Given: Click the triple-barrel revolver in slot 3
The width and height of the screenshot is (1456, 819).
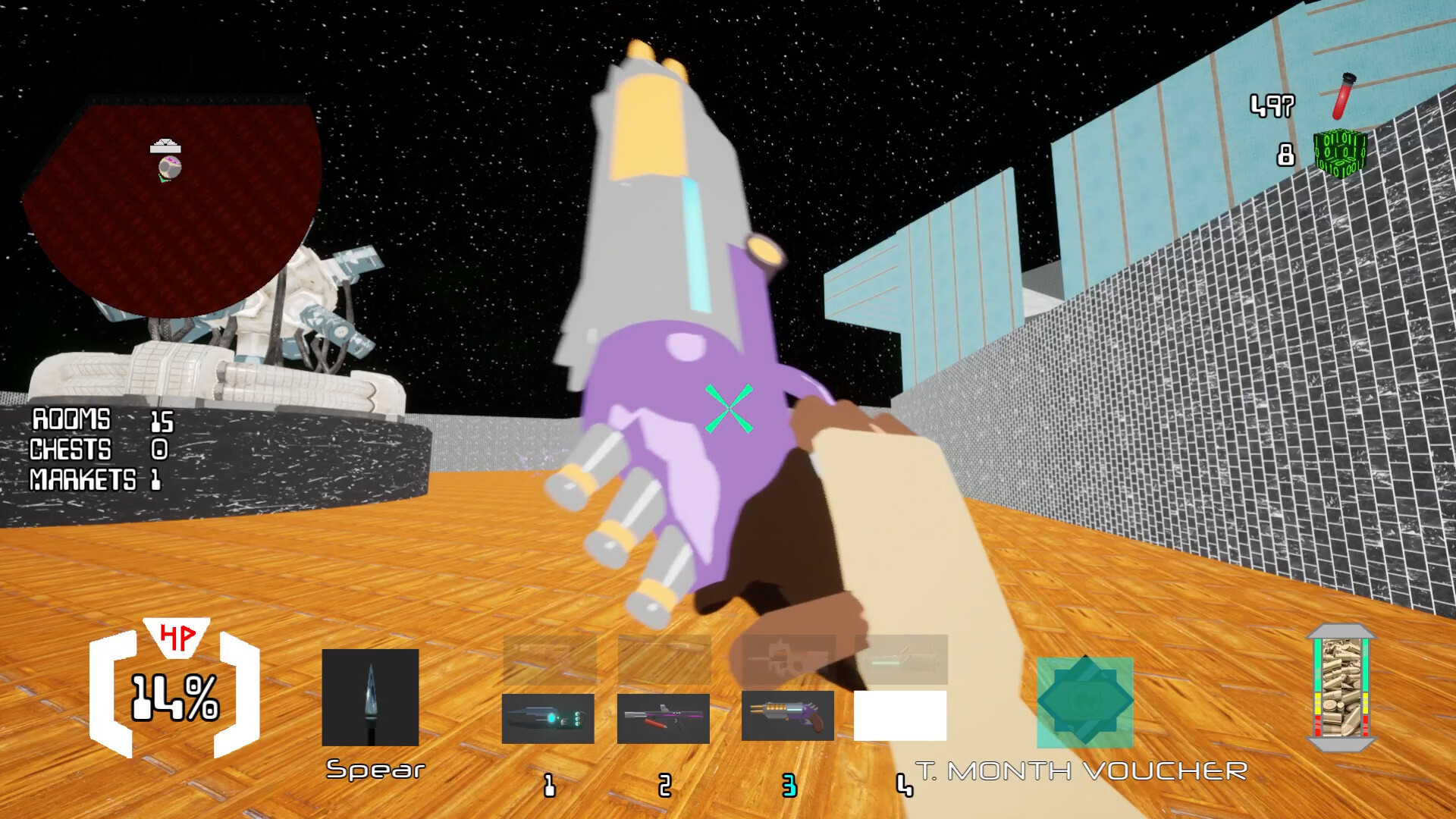Looking at the screenshot, I should click(786, 717).
